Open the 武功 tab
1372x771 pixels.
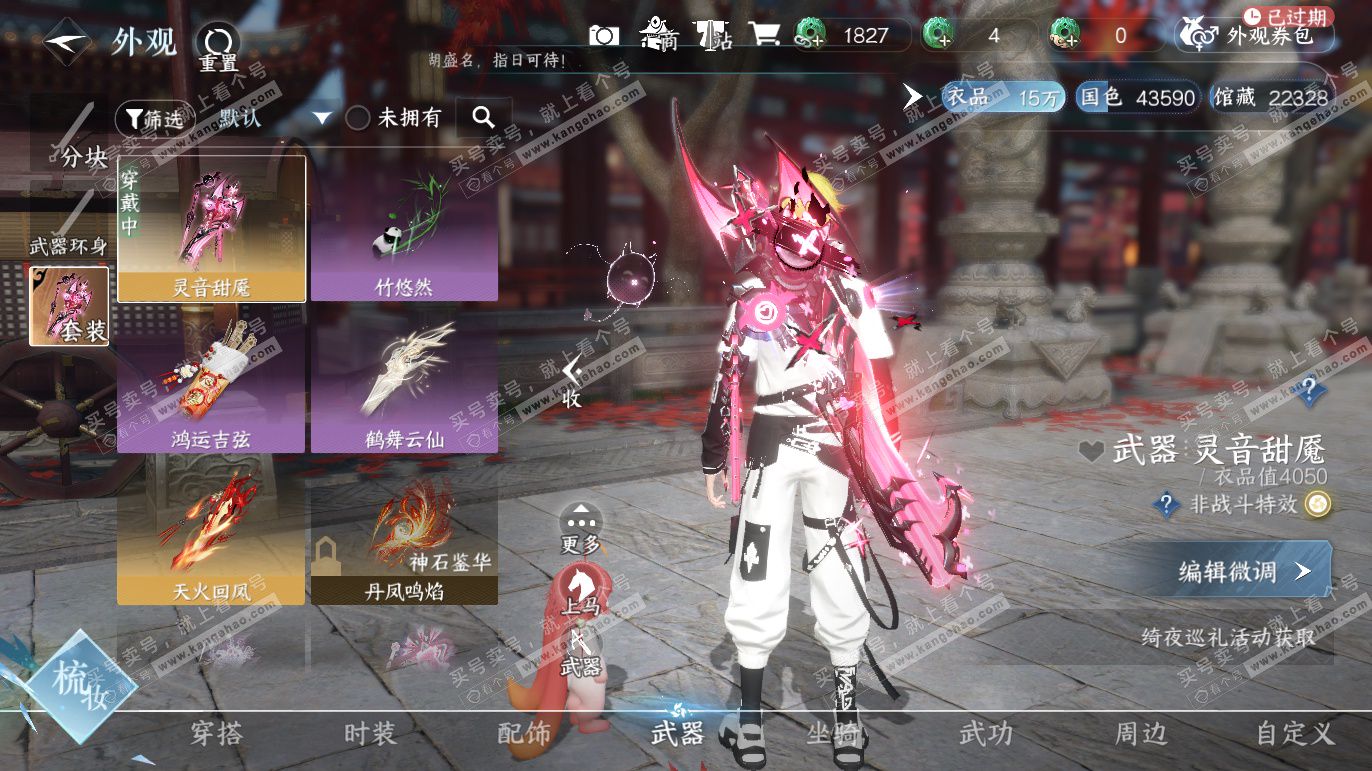click(986, 734)
